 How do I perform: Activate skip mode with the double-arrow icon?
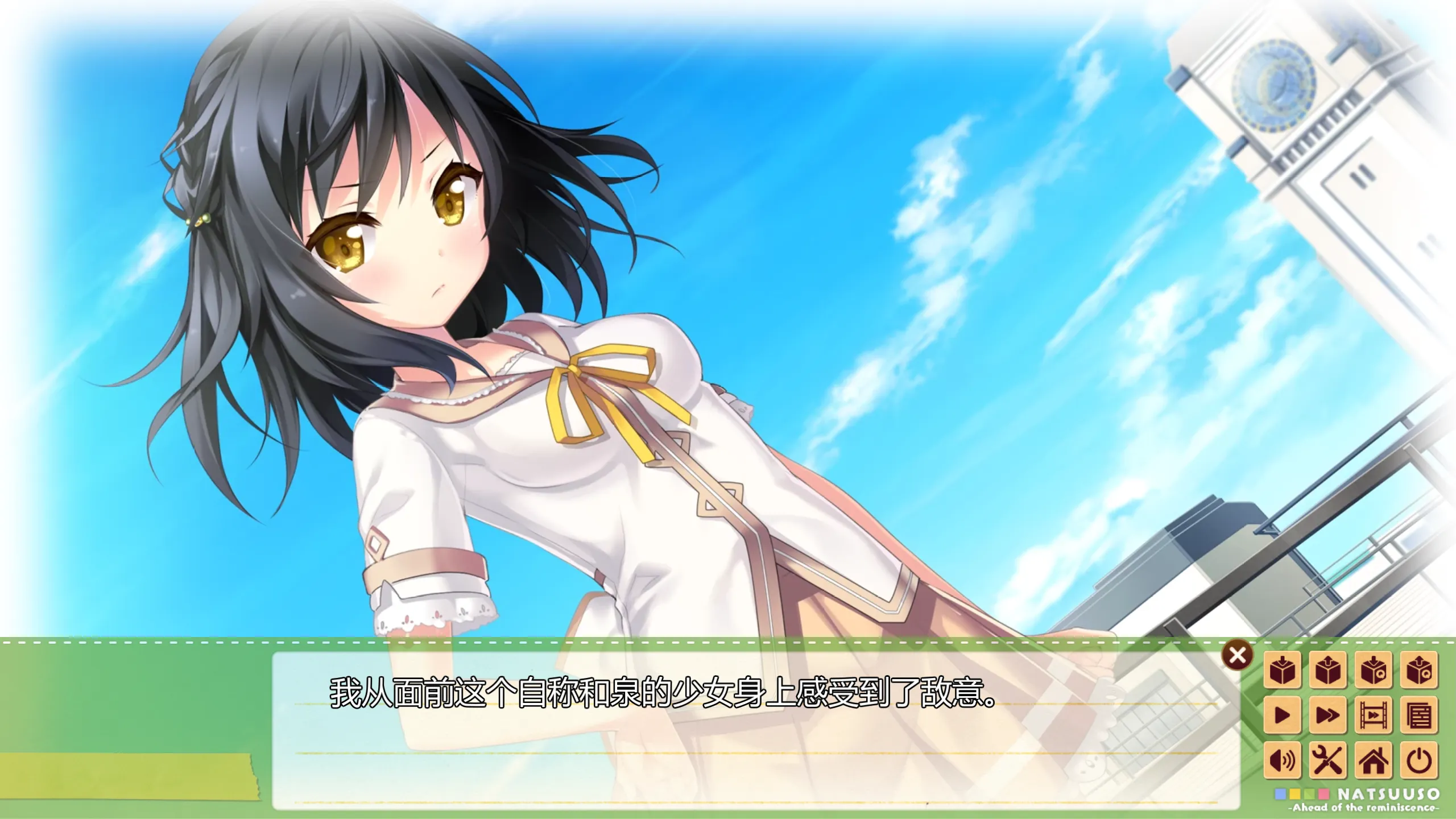(x=1327, y=715)
